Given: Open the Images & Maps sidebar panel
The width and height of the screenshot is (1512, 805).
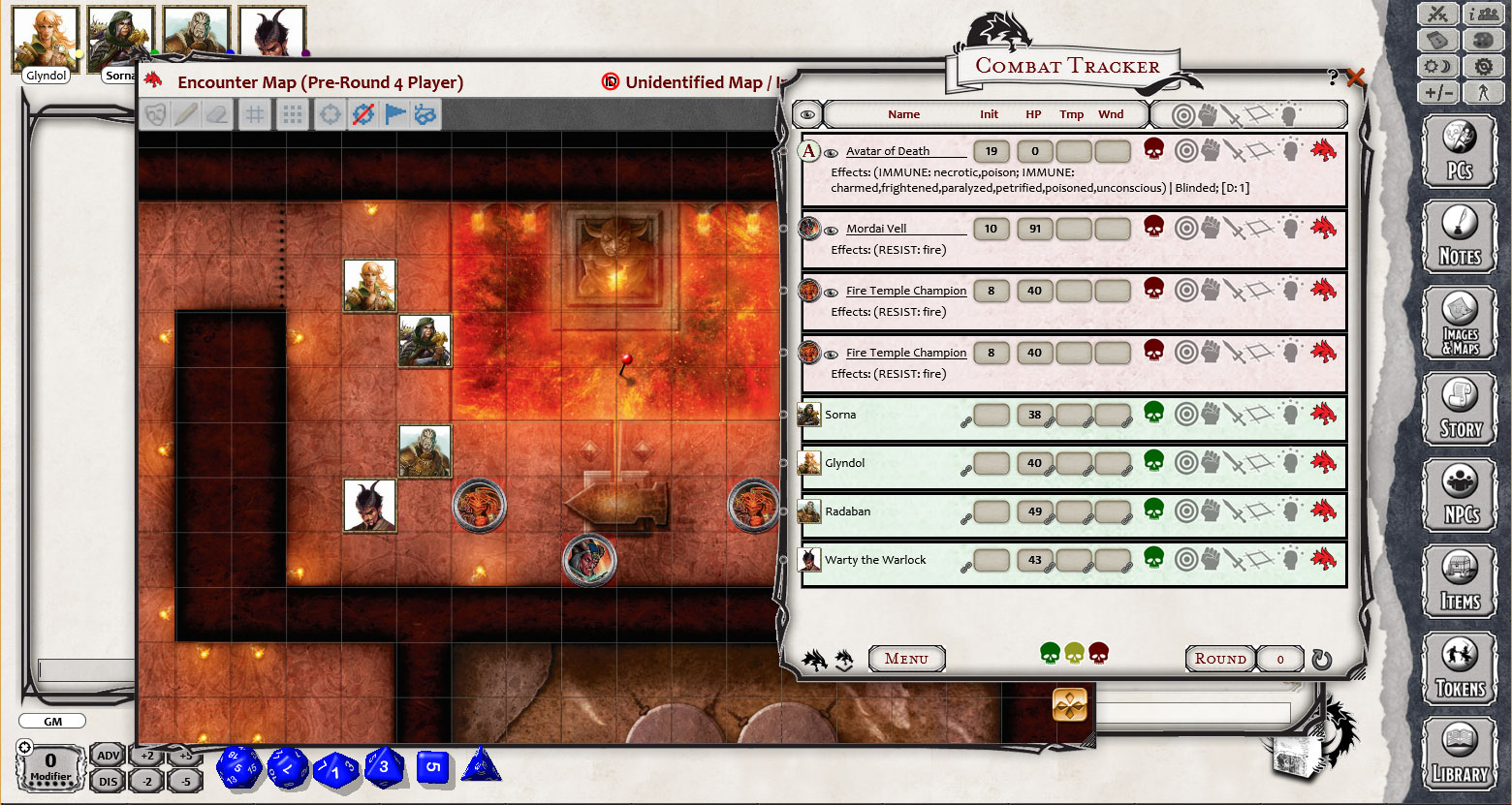Looking at the screenshot, I should pyautogui.click(x=1460, y=321).
